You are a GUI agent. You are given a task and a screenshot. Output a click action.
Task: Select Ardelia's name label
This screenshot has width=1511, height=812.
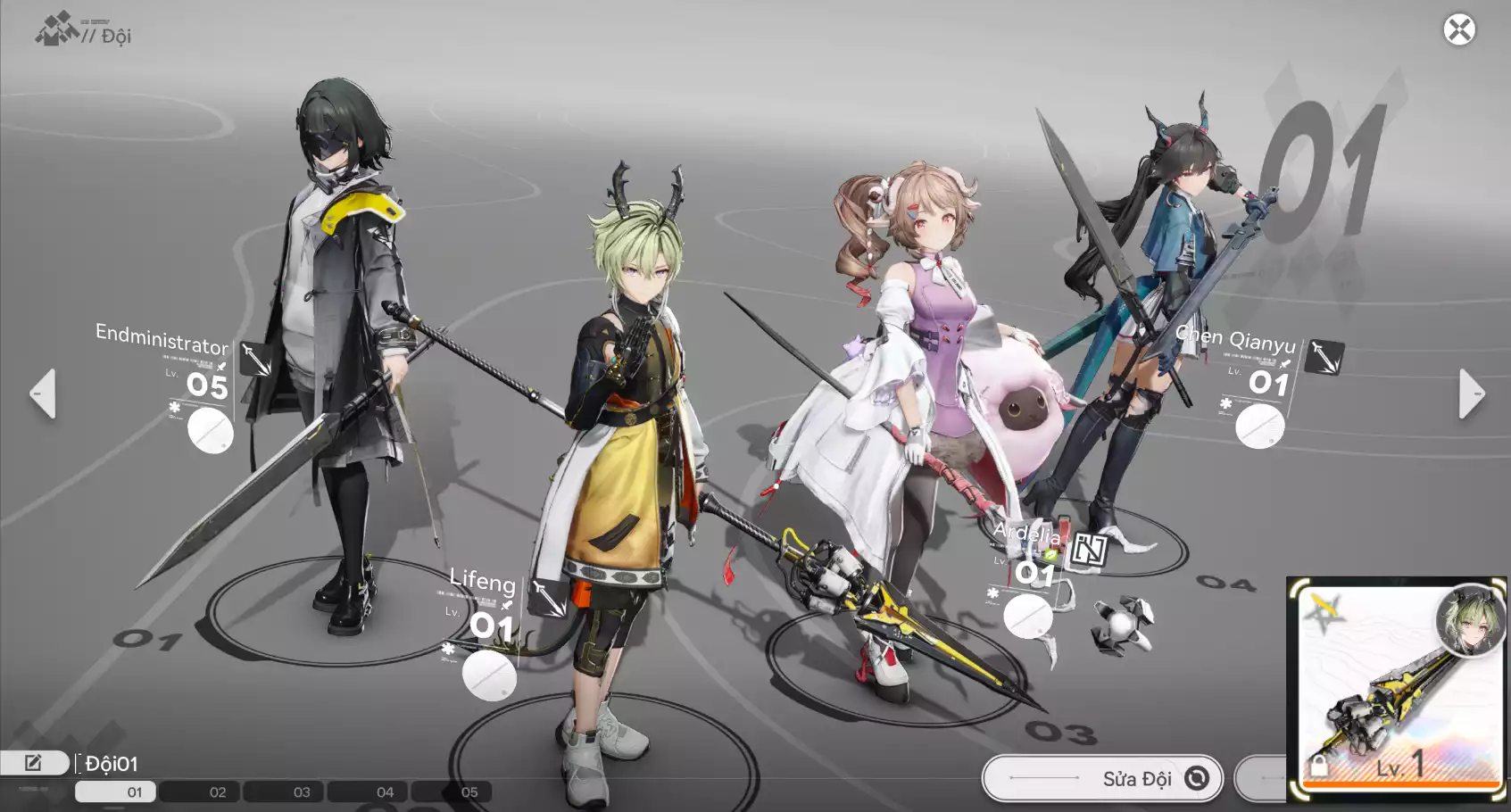point(1026,534)
